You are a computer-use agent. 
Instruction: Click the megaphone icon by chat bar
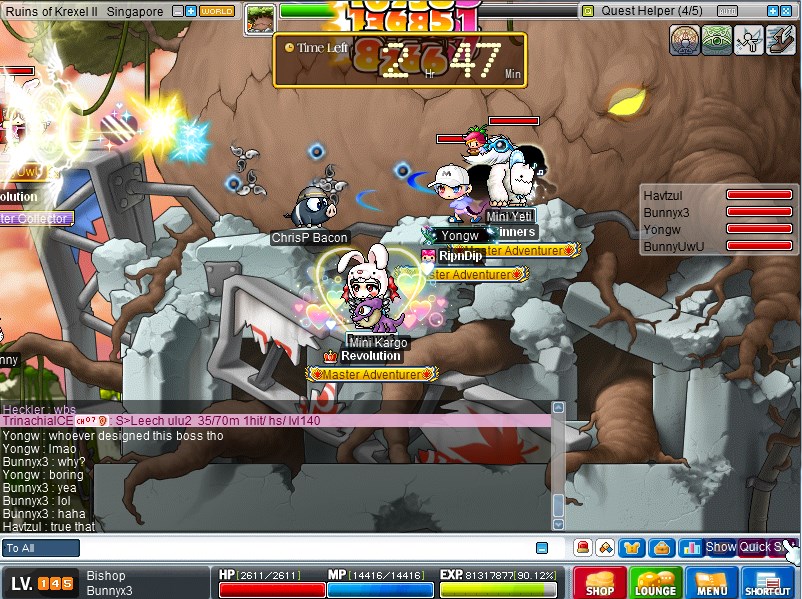(582, 547)
